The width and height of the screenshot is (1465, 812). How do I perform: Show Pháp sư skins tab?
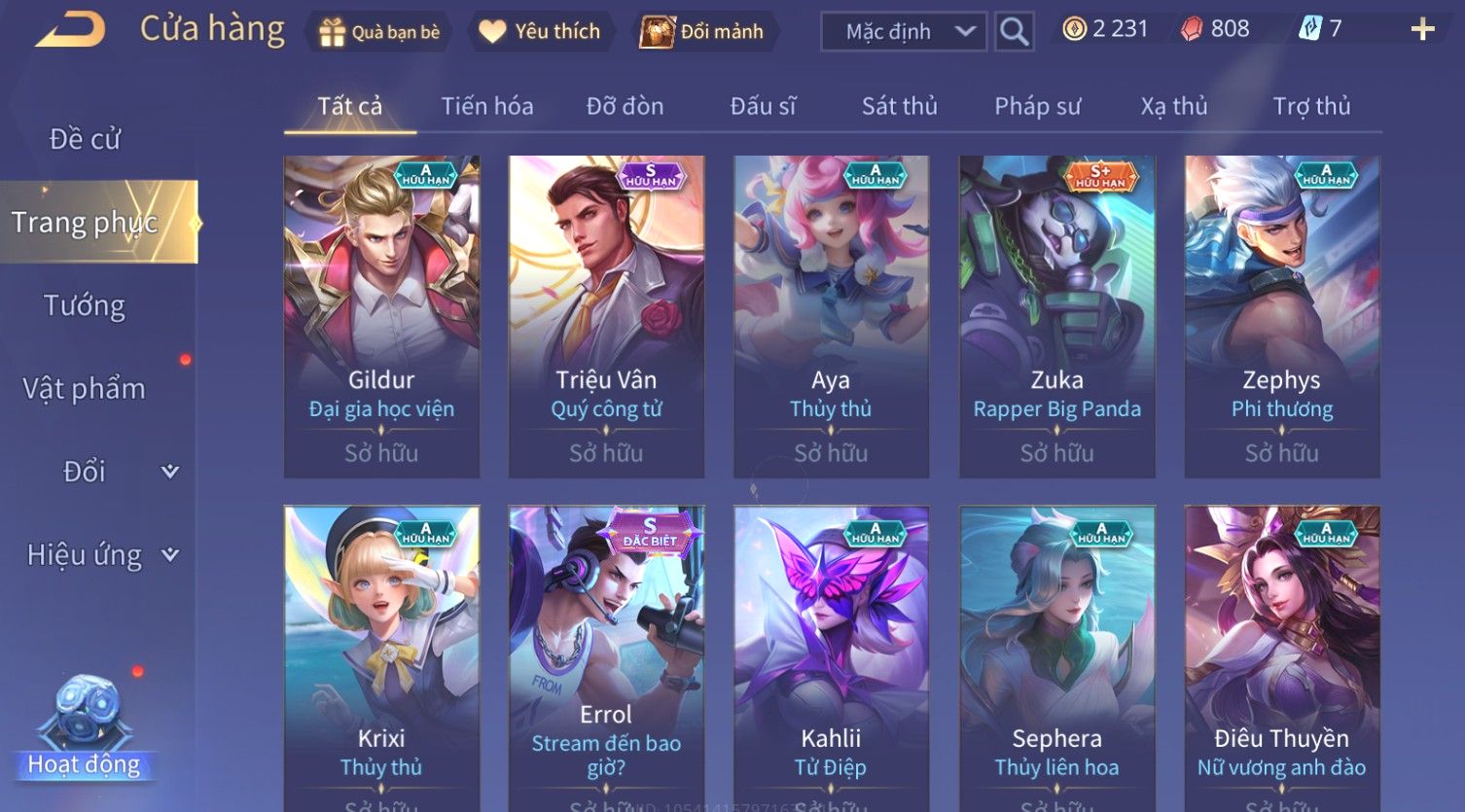[x=1037, y=106]
